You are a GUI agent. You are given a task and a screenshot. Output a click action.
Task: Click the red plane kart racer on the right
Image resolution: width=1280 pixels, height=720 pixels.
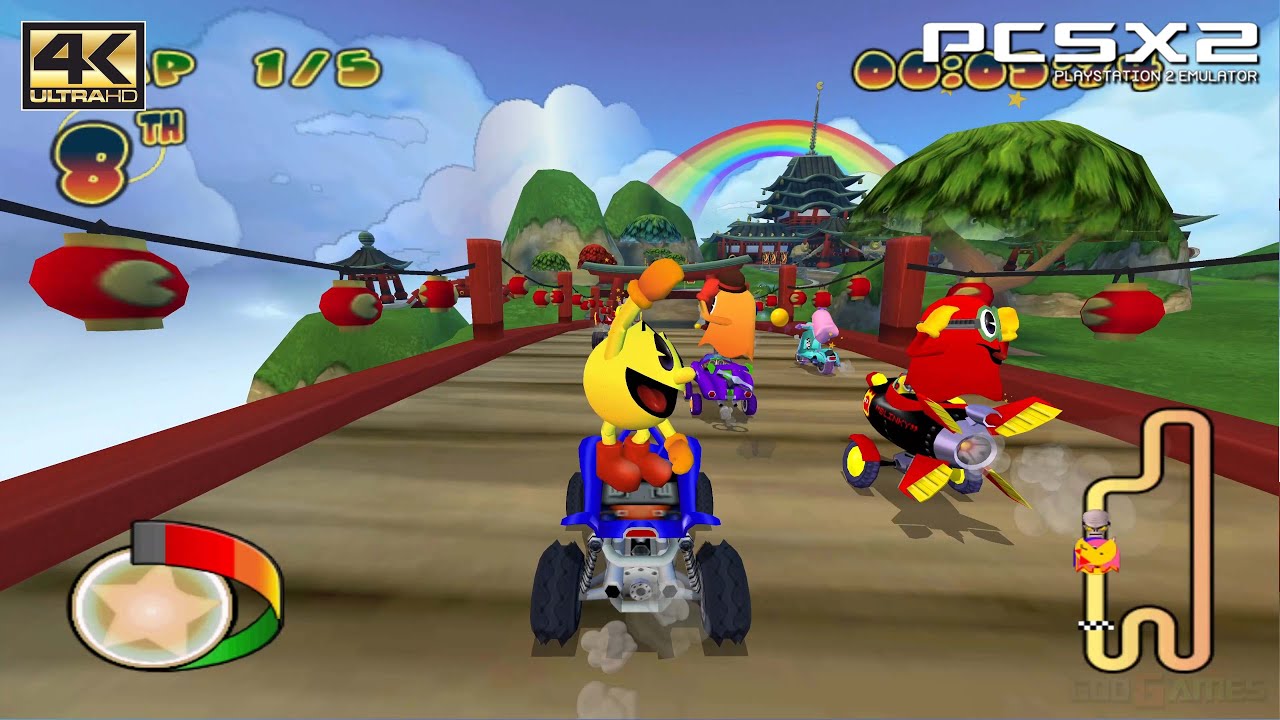tap(950, 400)
